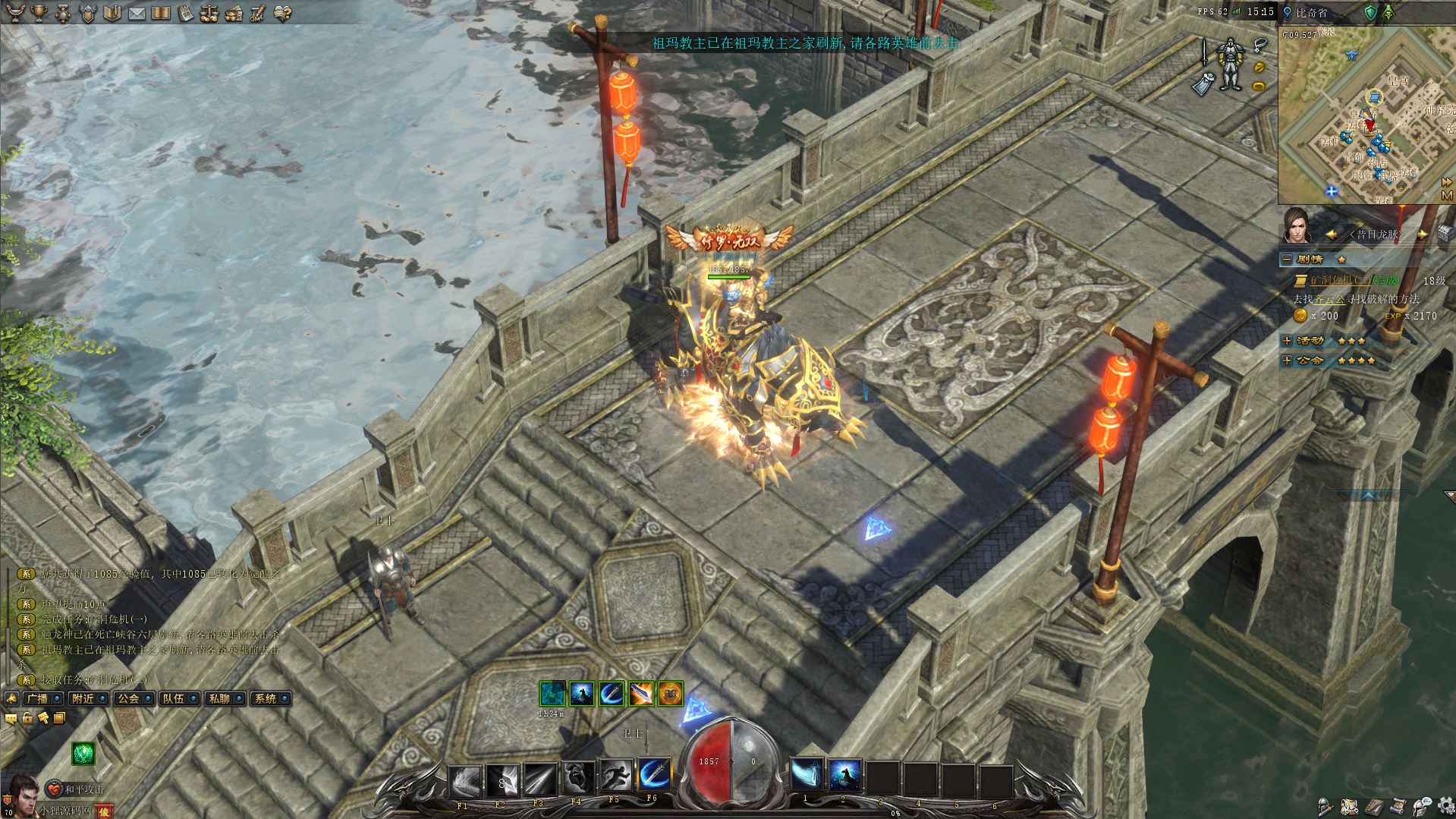Expand the 公会 guild quest section
1456x819 pixels.
(x=1287, y=361)
